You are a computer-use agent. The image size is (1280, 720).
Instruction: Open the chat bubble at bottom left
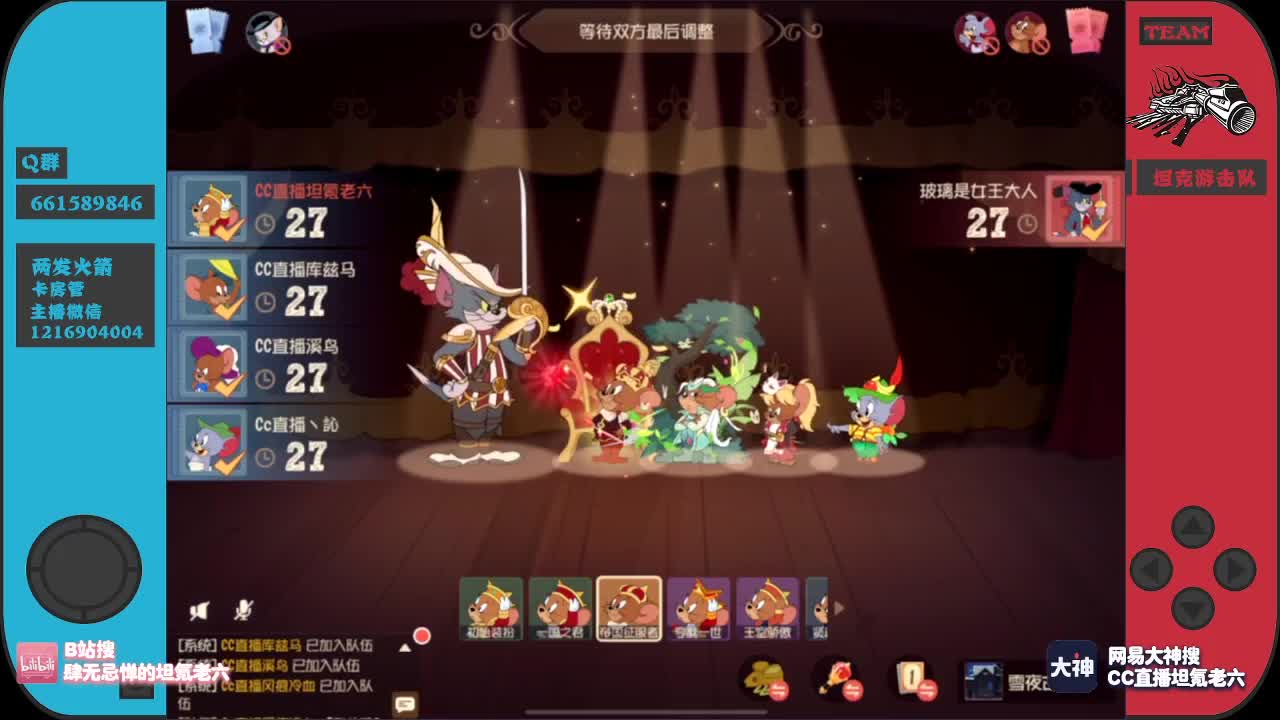405,705
